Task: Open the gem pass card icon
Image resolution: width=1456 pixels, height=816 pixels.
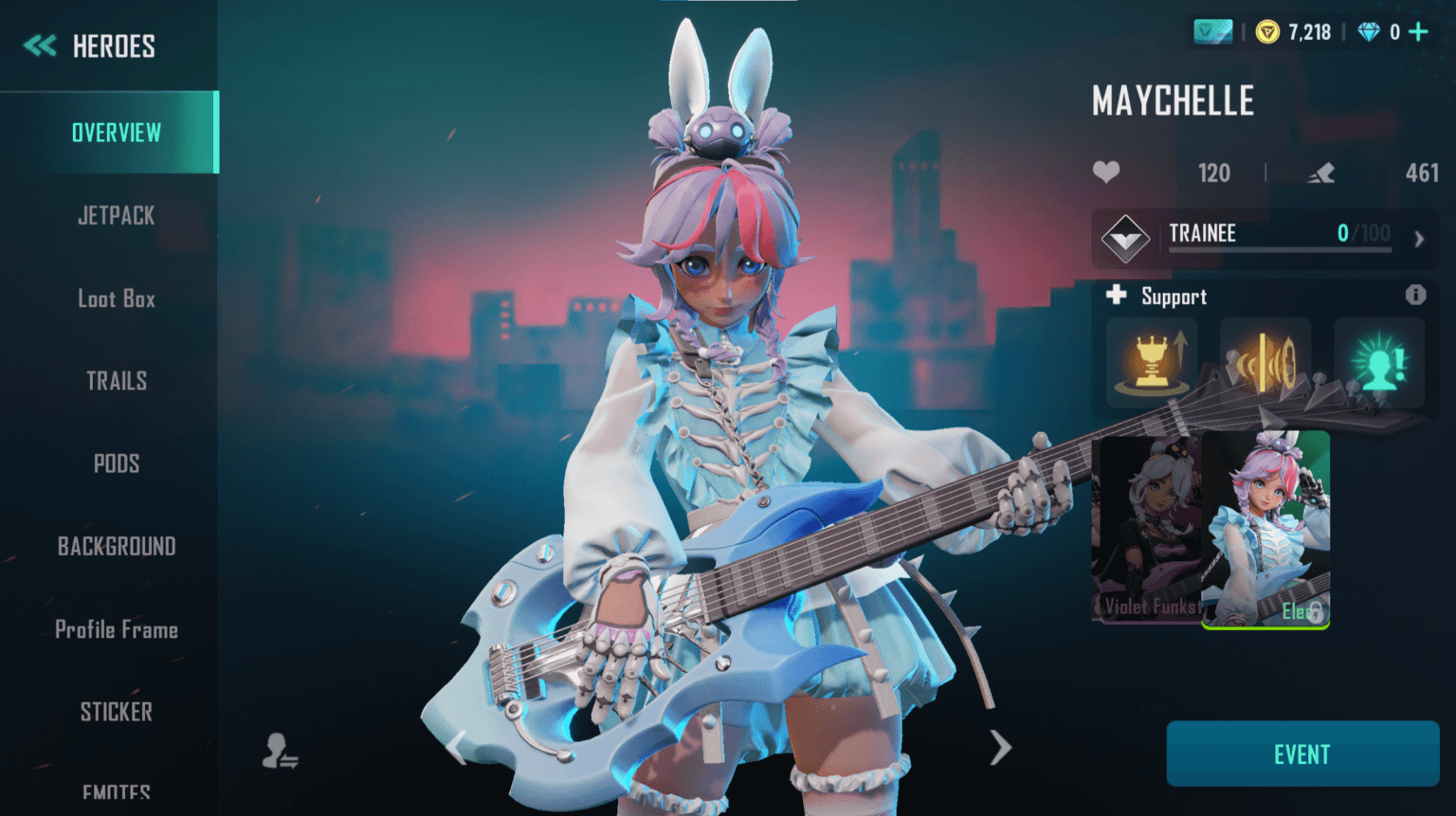Action: [x=1212, y=30]
